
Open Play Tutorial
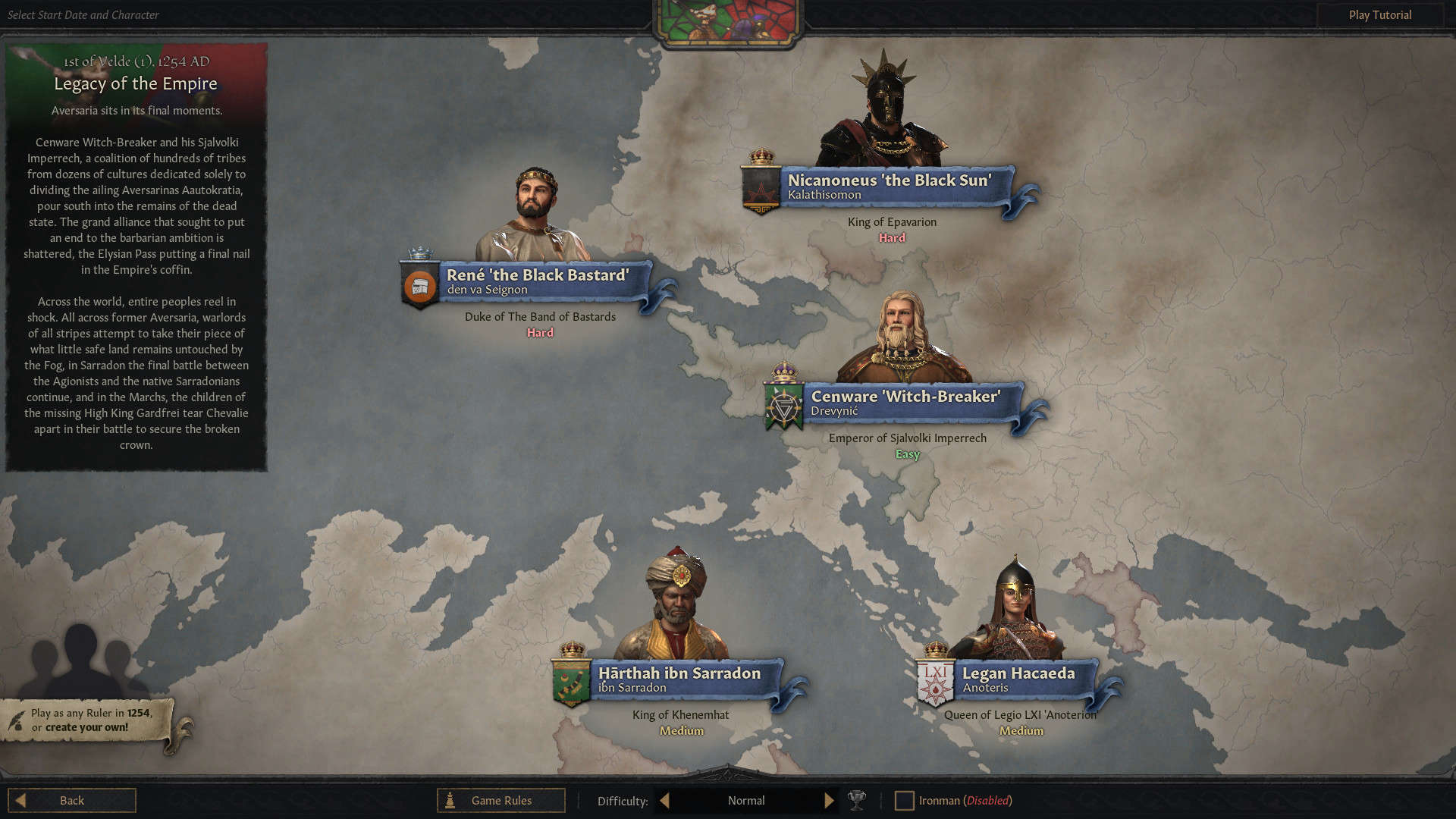coord(1379,14)
